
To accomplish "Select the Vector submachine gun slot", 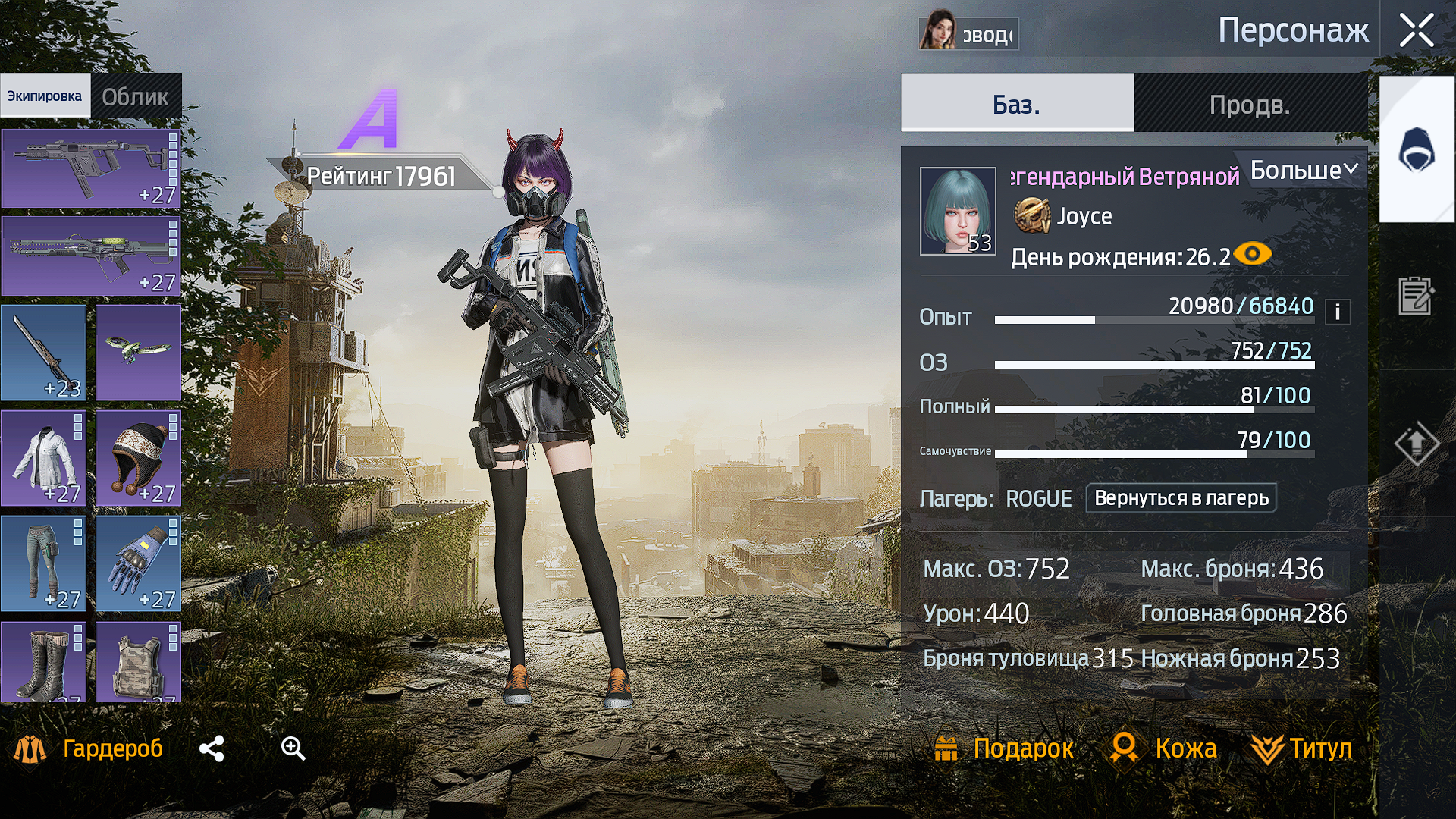I will click(x=90, y=168).
